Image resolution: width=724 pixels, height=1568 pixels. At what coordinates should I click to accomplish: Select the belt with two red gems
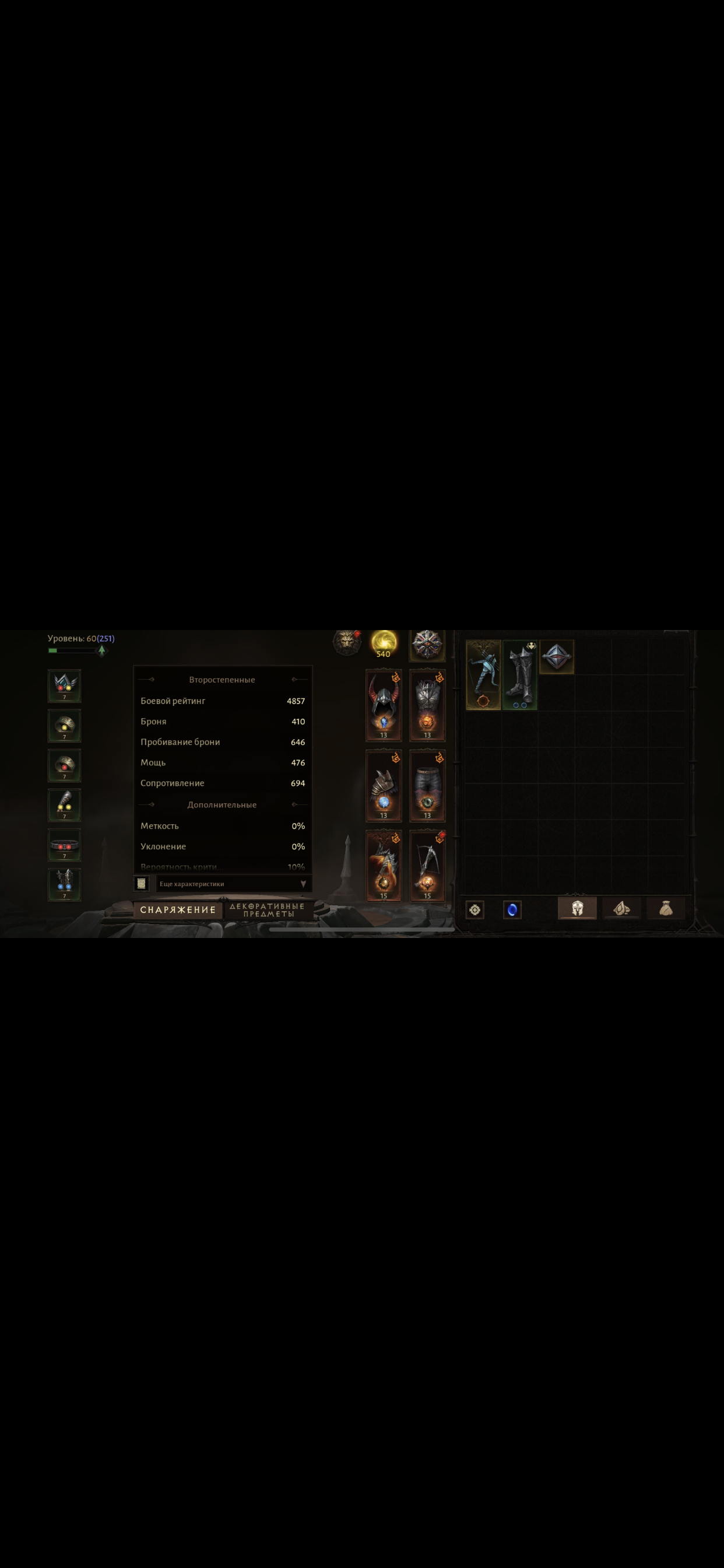pos(65,845)
